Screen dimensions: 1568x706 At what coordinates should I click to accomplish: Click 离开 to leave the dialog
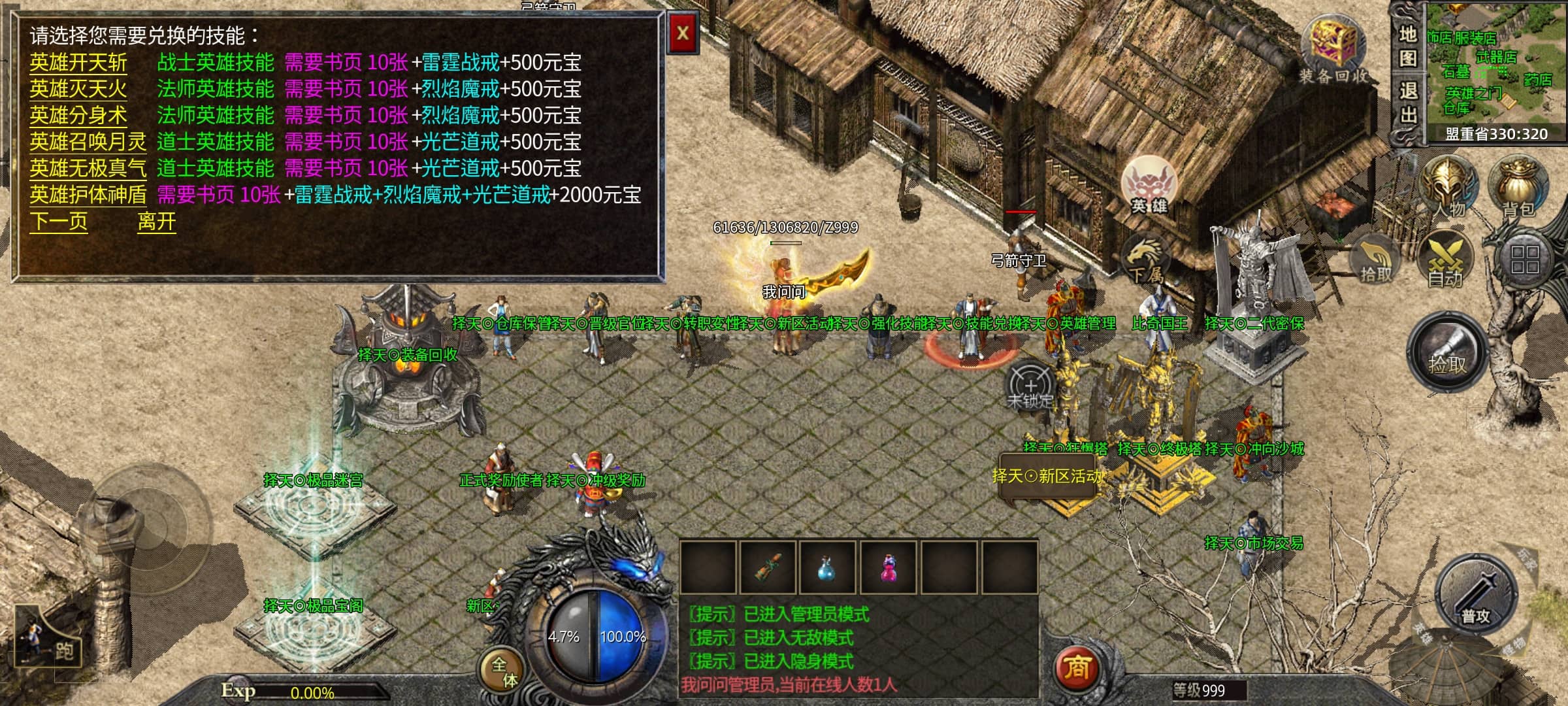click(x=157, y=222)
